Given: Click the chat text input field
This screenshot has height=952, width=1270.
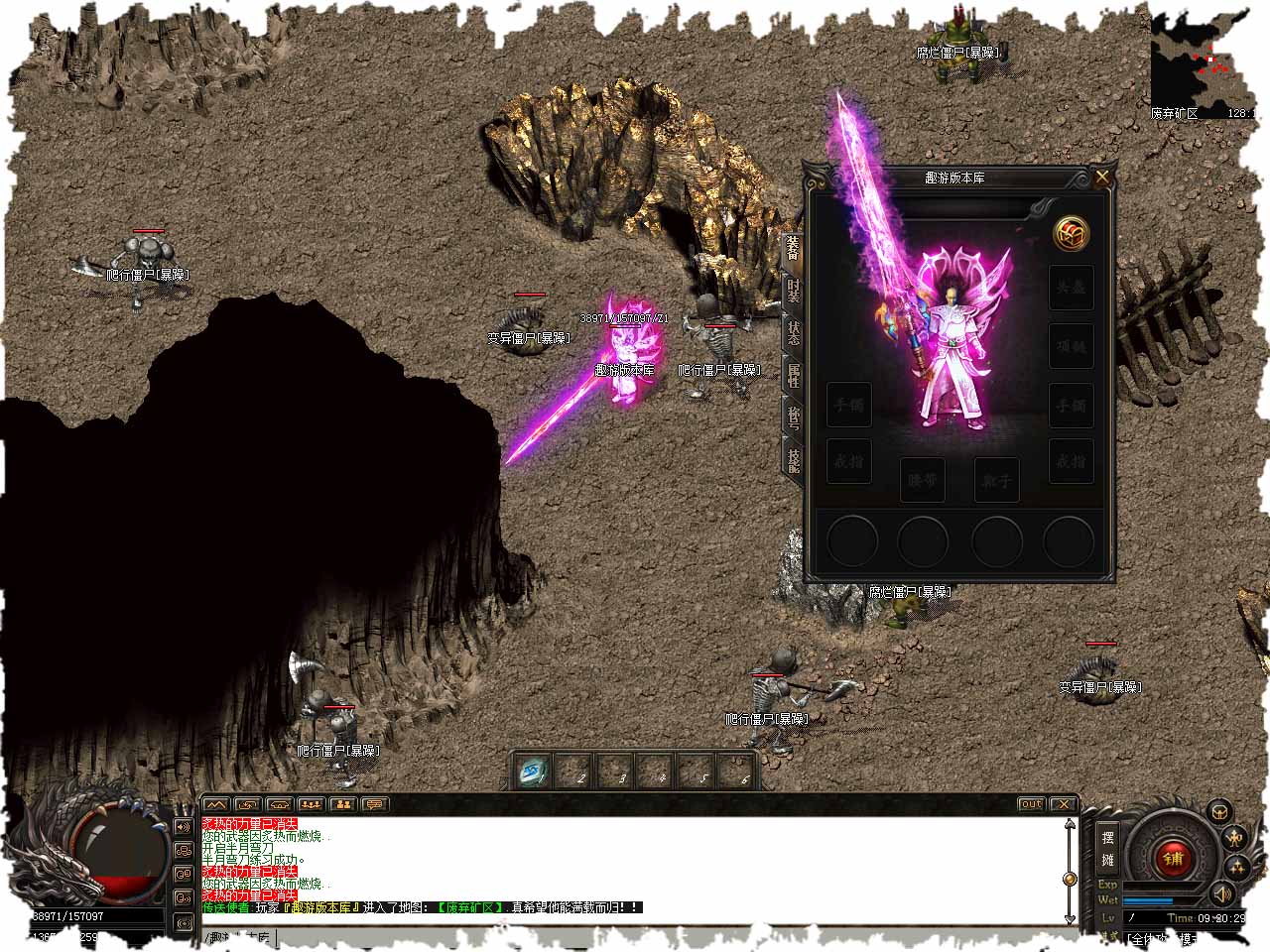Looking at the screenshot, I should (x=635, y=937).
